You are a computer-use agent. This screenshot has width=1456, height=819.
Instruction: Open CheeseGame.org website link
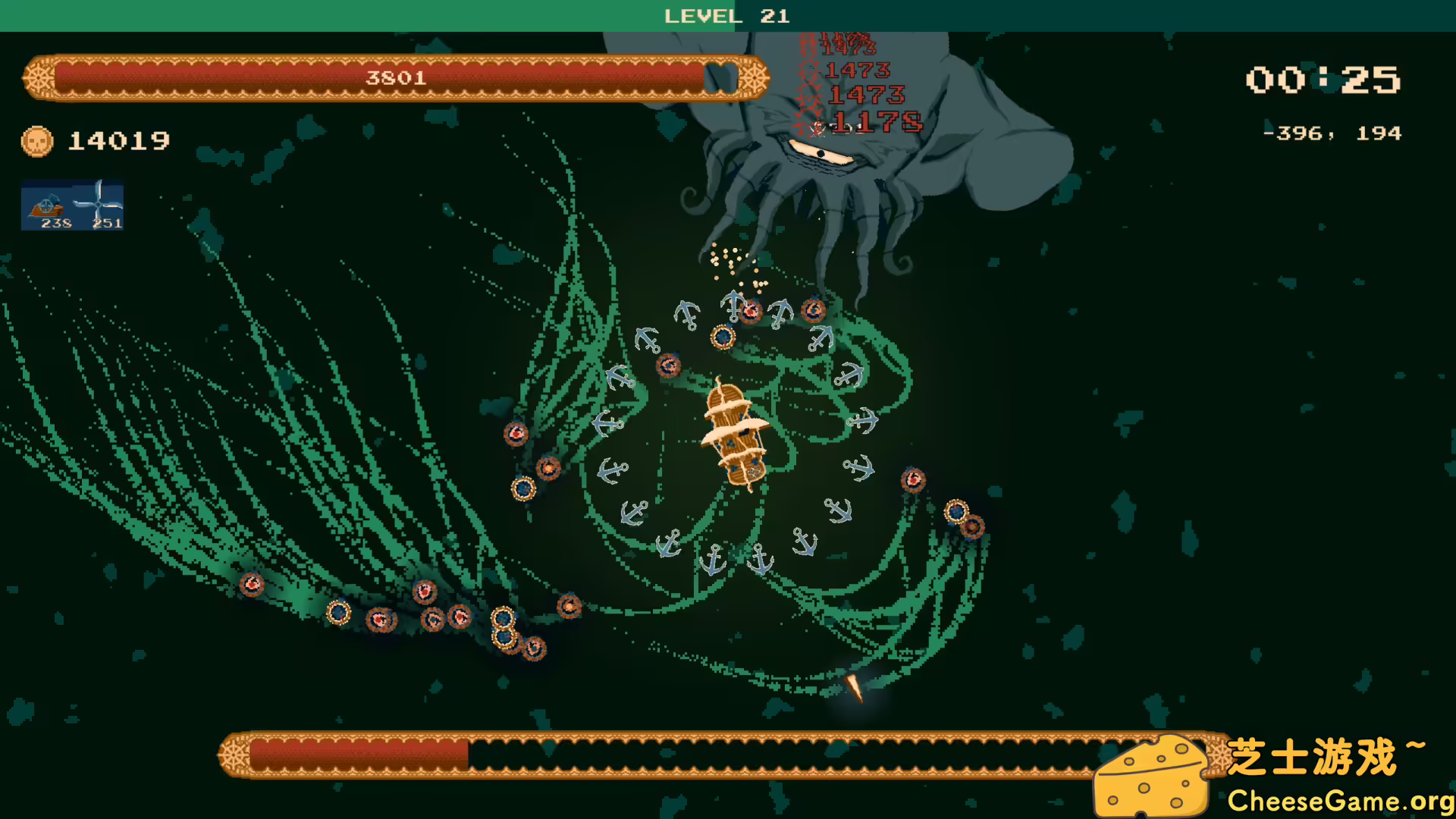coord(1339,799)
